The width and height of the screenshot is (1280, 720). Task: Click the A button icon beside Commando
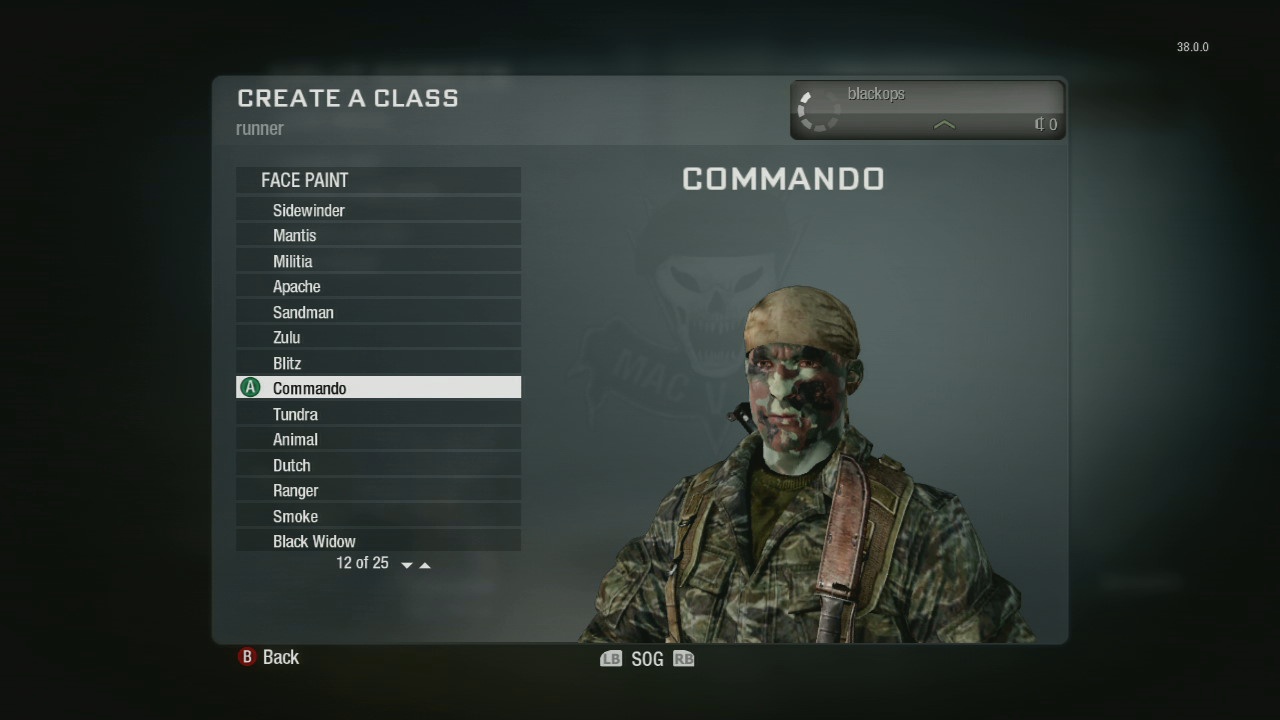click(x=251, y=387)
